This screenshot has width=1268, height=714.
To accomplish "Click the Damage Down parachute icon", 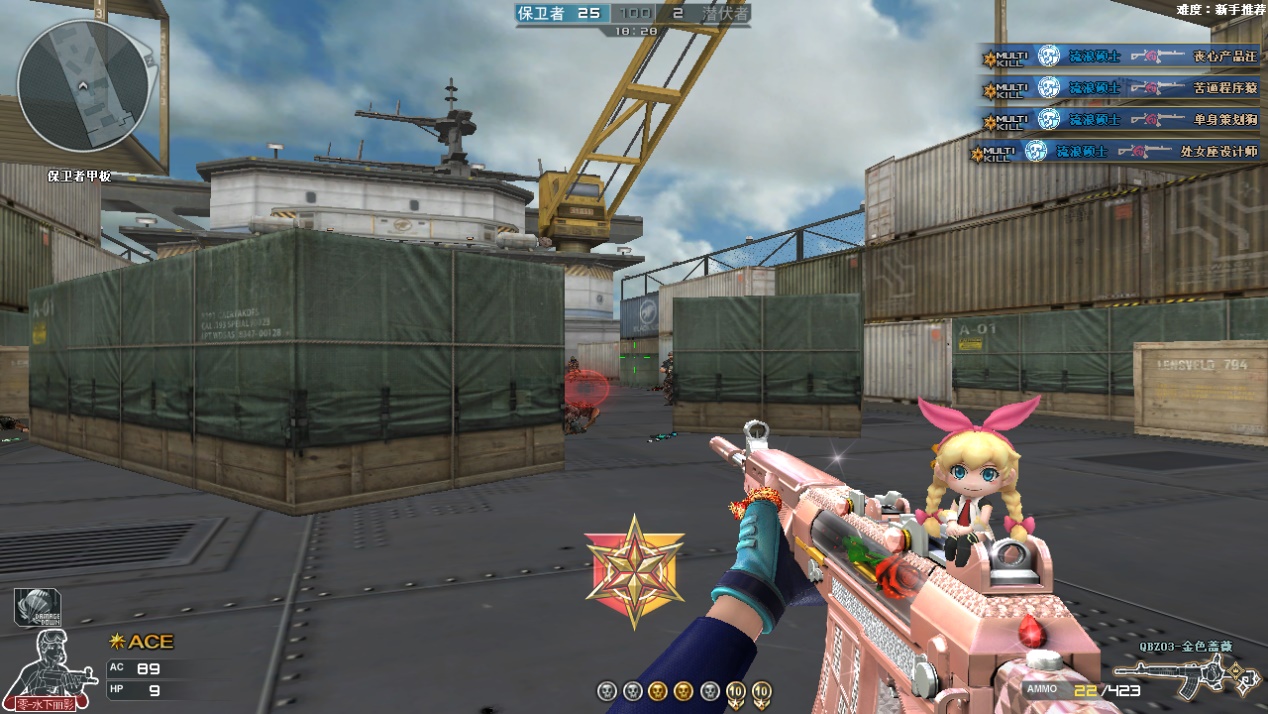I will [37, 607].
